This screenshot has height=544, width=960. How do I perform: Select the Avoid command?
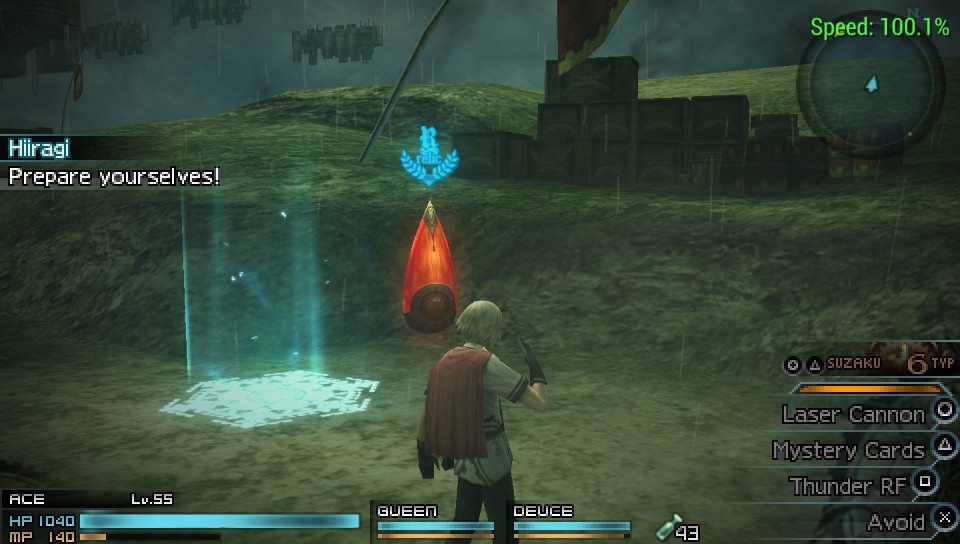click(896, 521)
